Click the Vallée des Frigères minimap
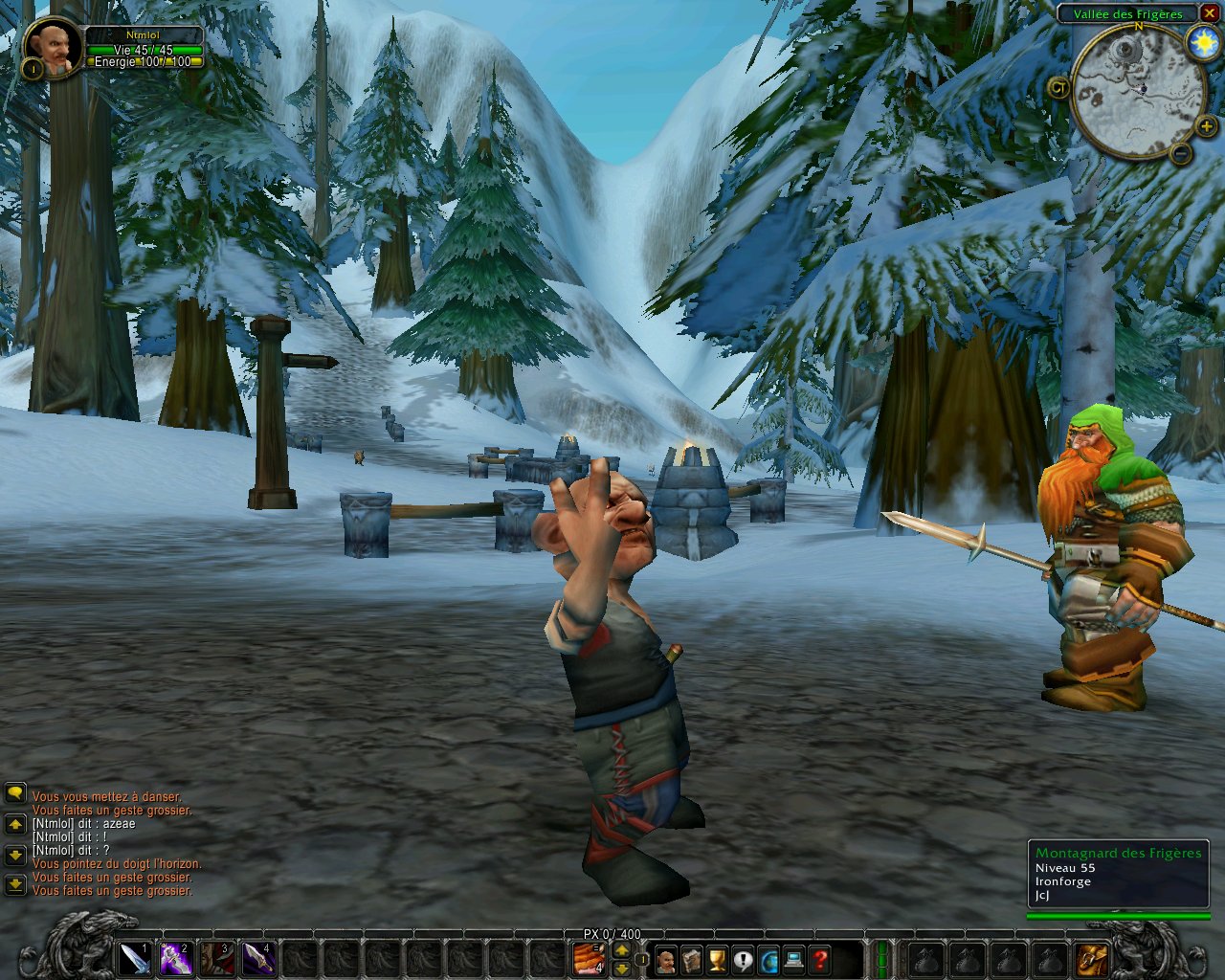1225x980 pixels. click(1137, 91)
